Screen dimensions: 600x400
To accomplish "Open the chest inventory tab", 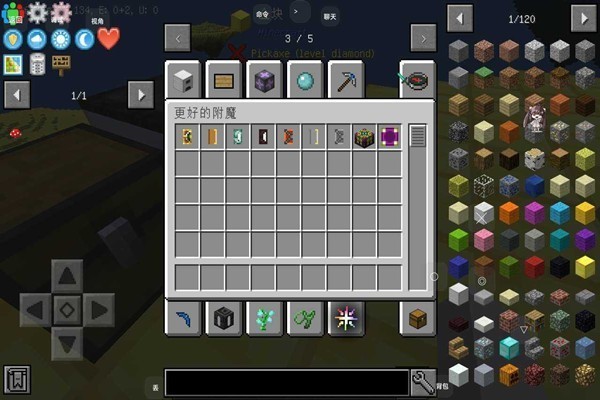I will 417,318.
